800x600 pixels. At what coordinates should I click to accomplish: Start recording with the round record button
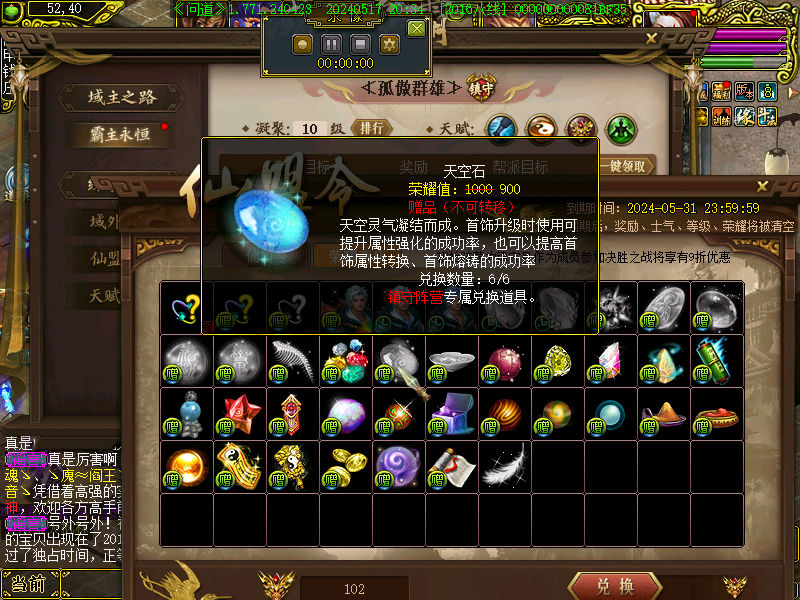(302, 44)
